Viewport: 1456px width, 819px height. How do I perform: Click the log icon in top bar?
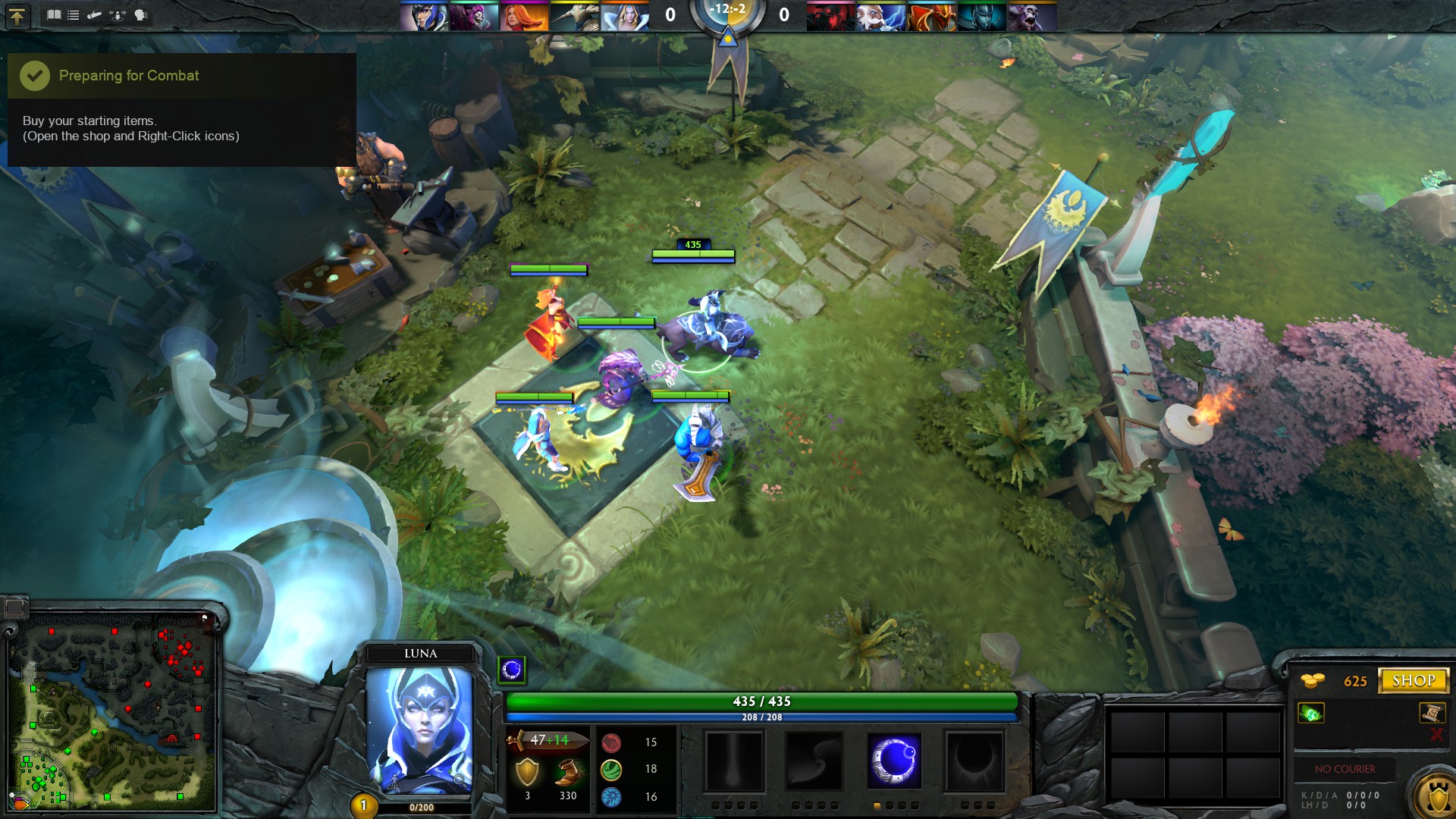point(95,15)
